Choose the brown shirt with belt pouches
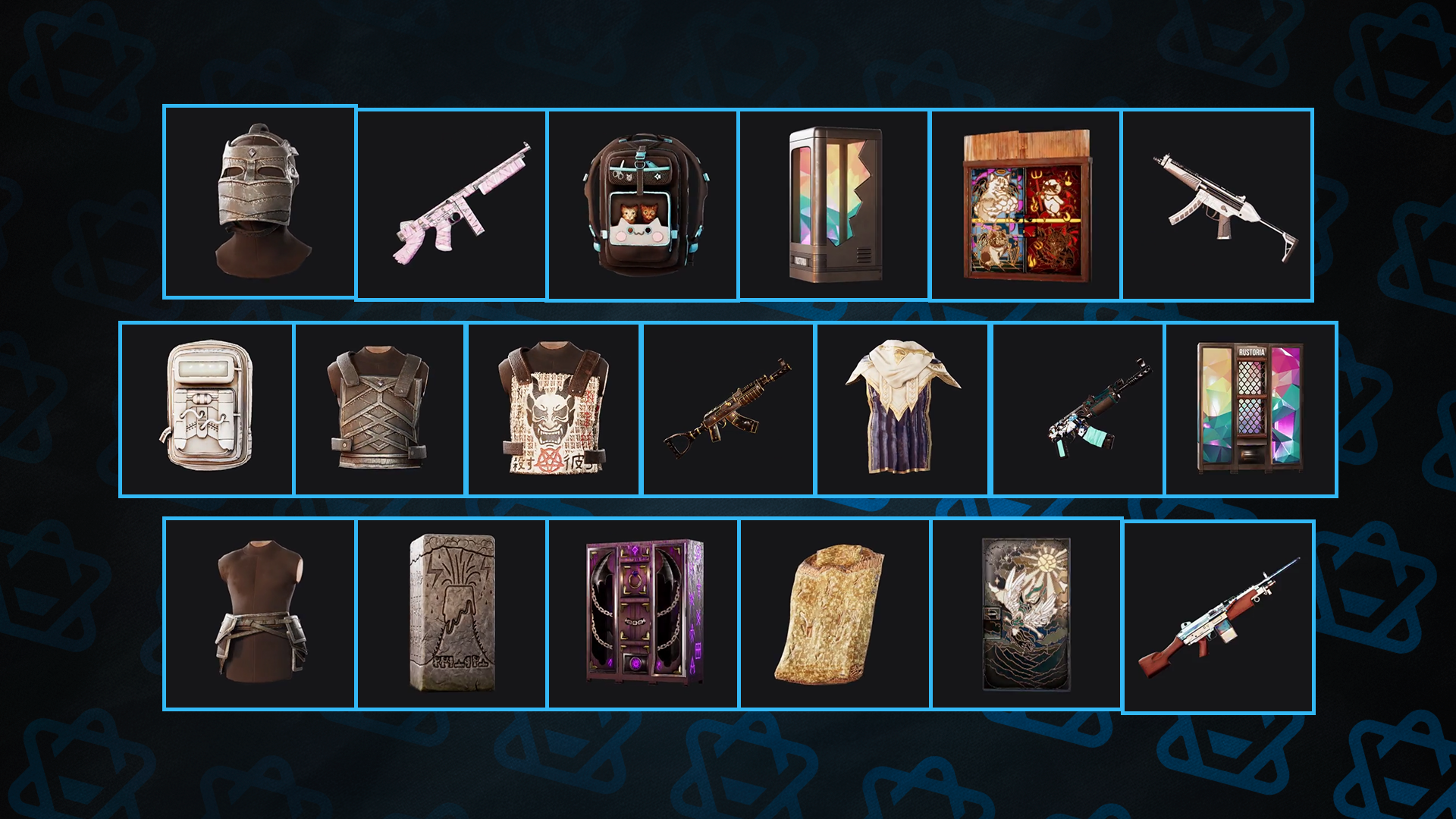 coord(259,613)
